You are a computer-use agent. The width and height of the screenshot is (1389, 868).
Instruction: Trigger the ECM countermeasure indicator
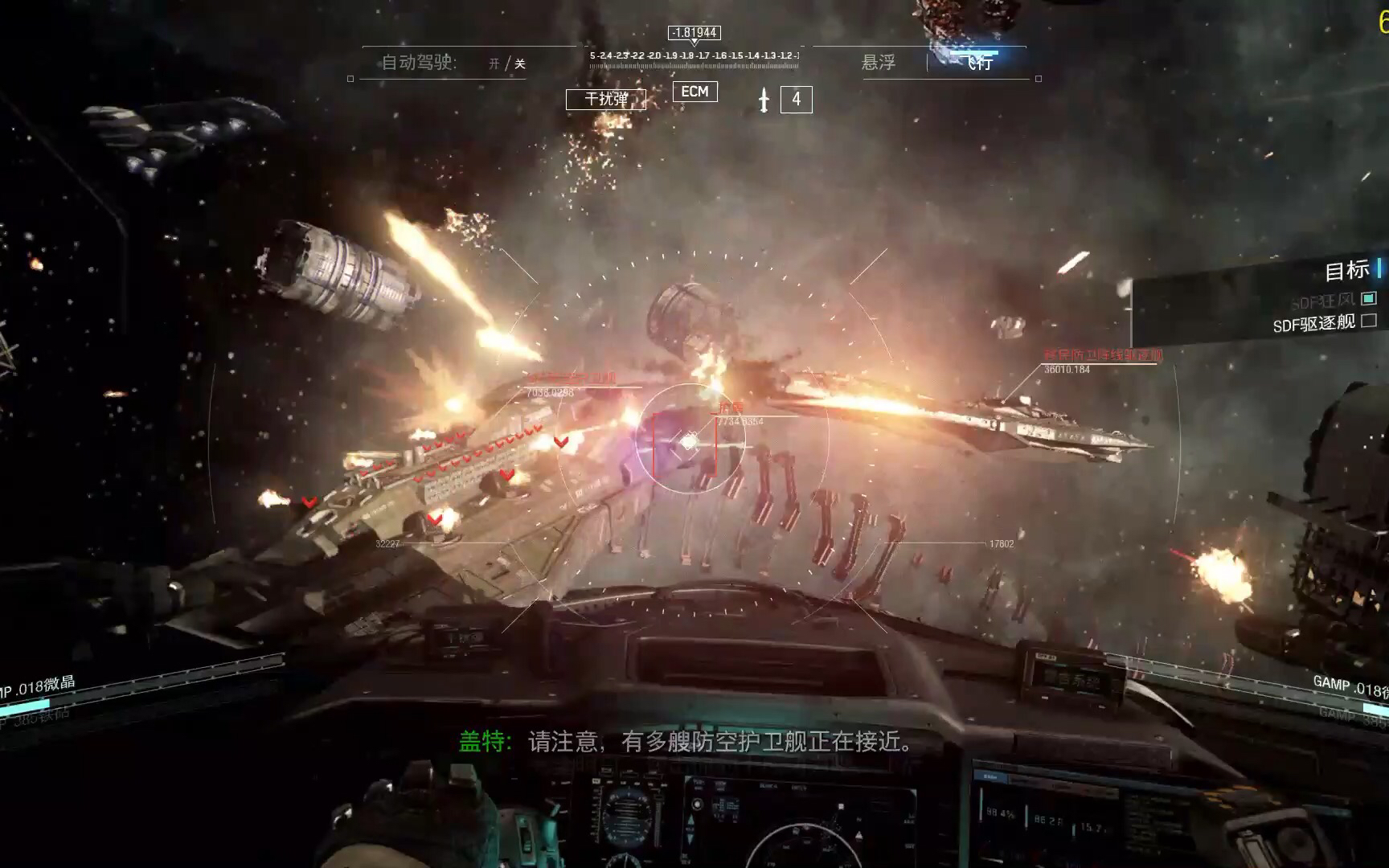click(x=694, y=92)
